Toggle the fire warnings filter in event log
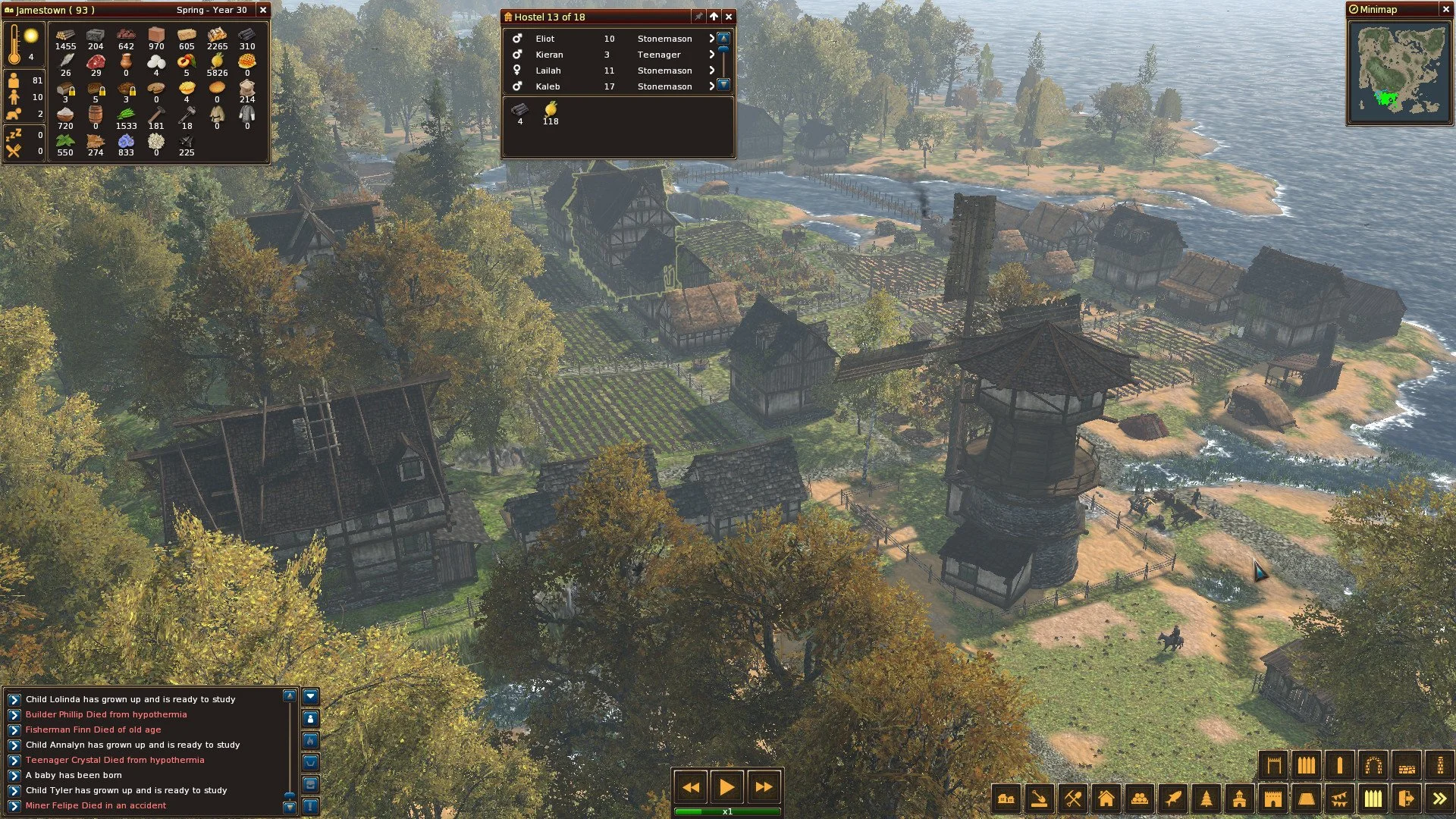Image resolution: width=1456 pixels, height=819 pixels. pyautogui.click(x=310, y=742)
